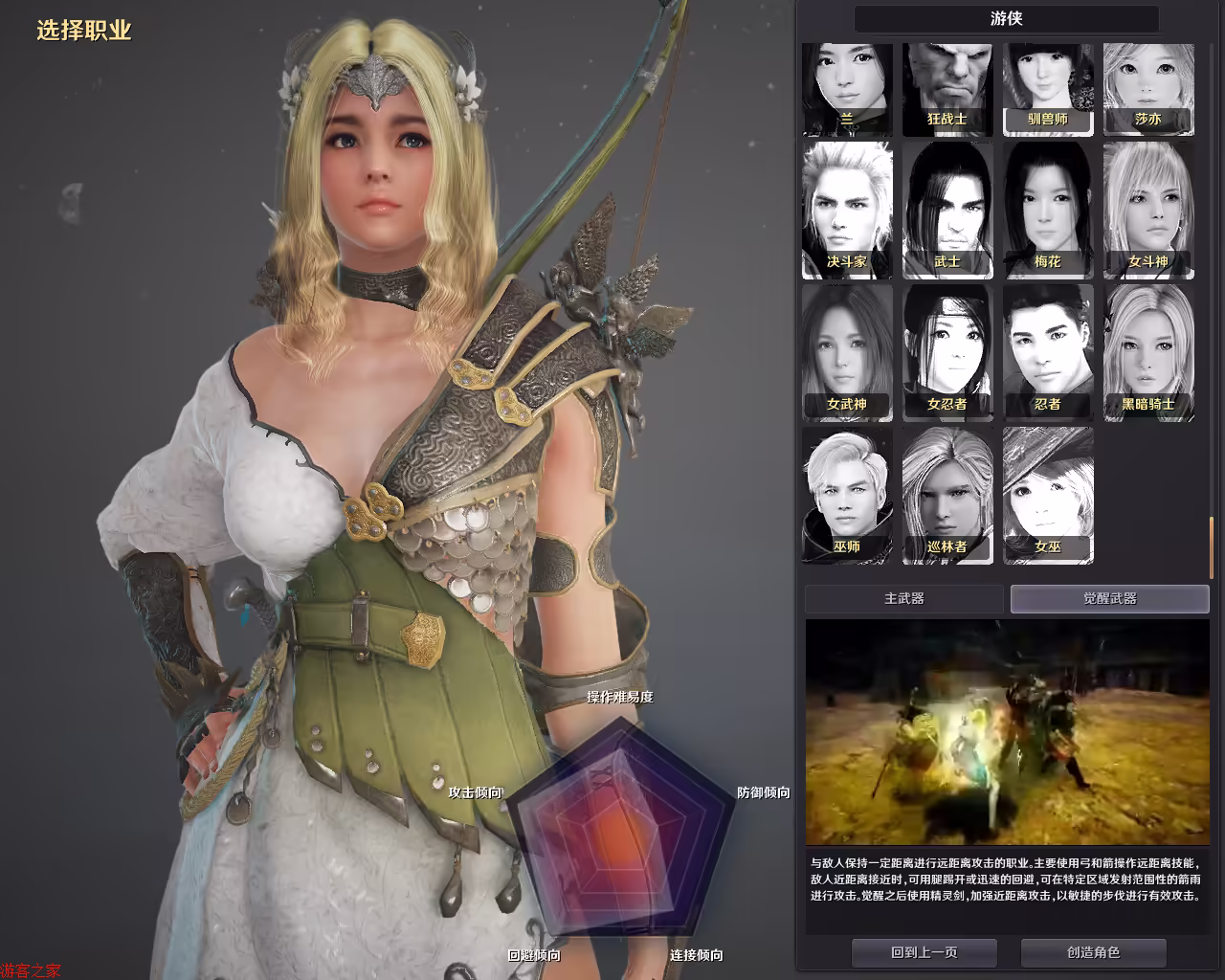
Task: Choose the 女斗神 class portrait
Action: pyautogui.click(x=1148, y=210)
